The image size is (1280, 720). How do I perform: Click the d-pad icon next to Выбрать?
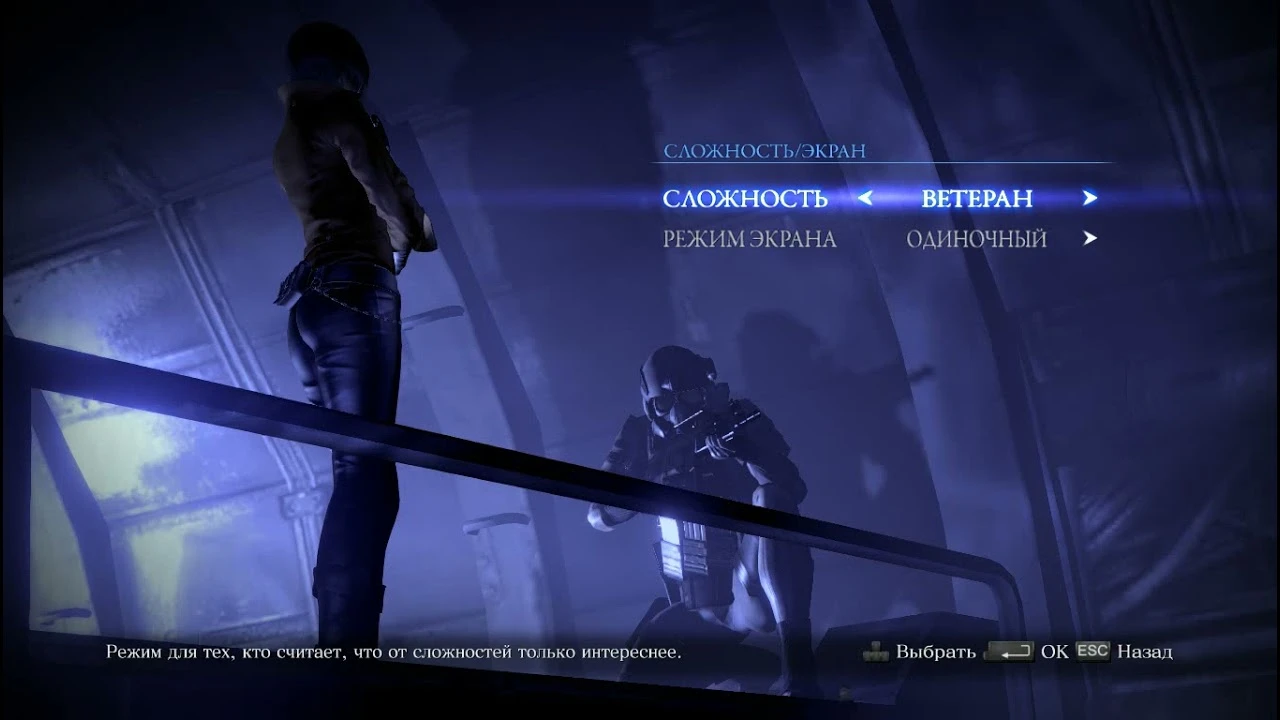coord(877,650)
